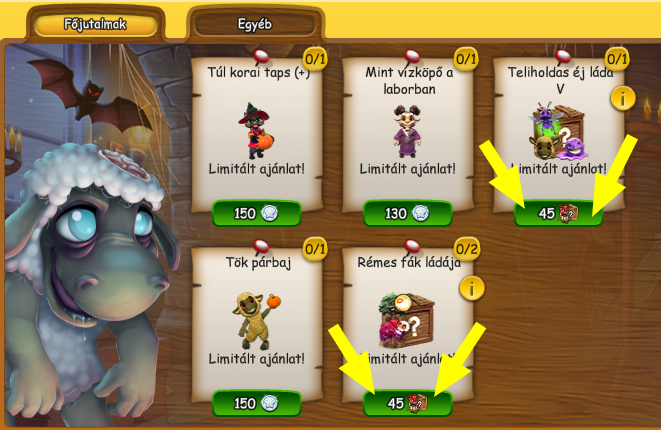Purchase Mint vízköpő a laborban for 130
661x430 pixels.
click(x=407, y=213)
